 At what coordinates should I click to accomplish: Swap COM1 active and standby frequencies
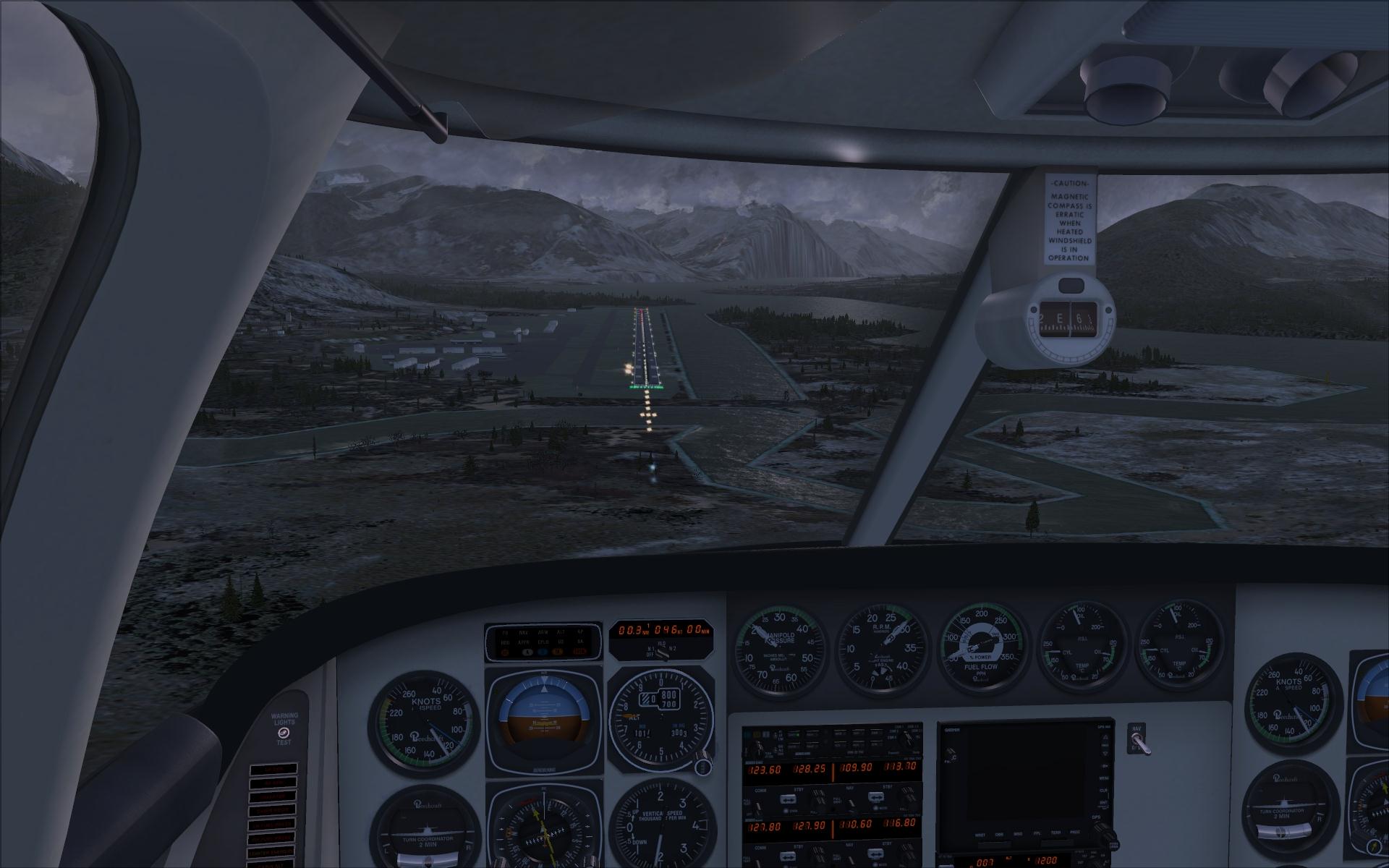point(789,799)
